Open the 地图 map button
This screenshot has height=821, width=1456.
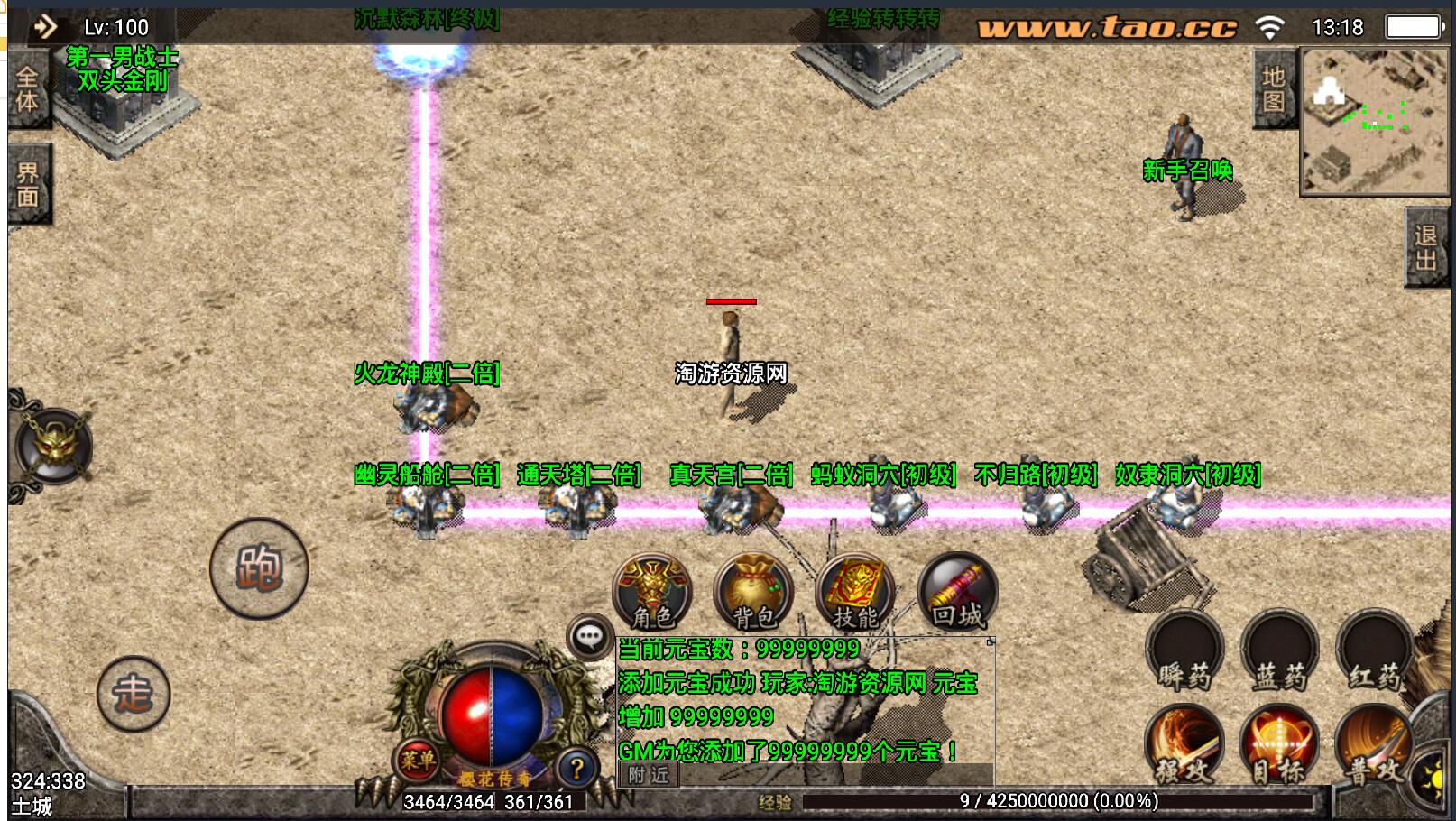(x=1274, y=88)
